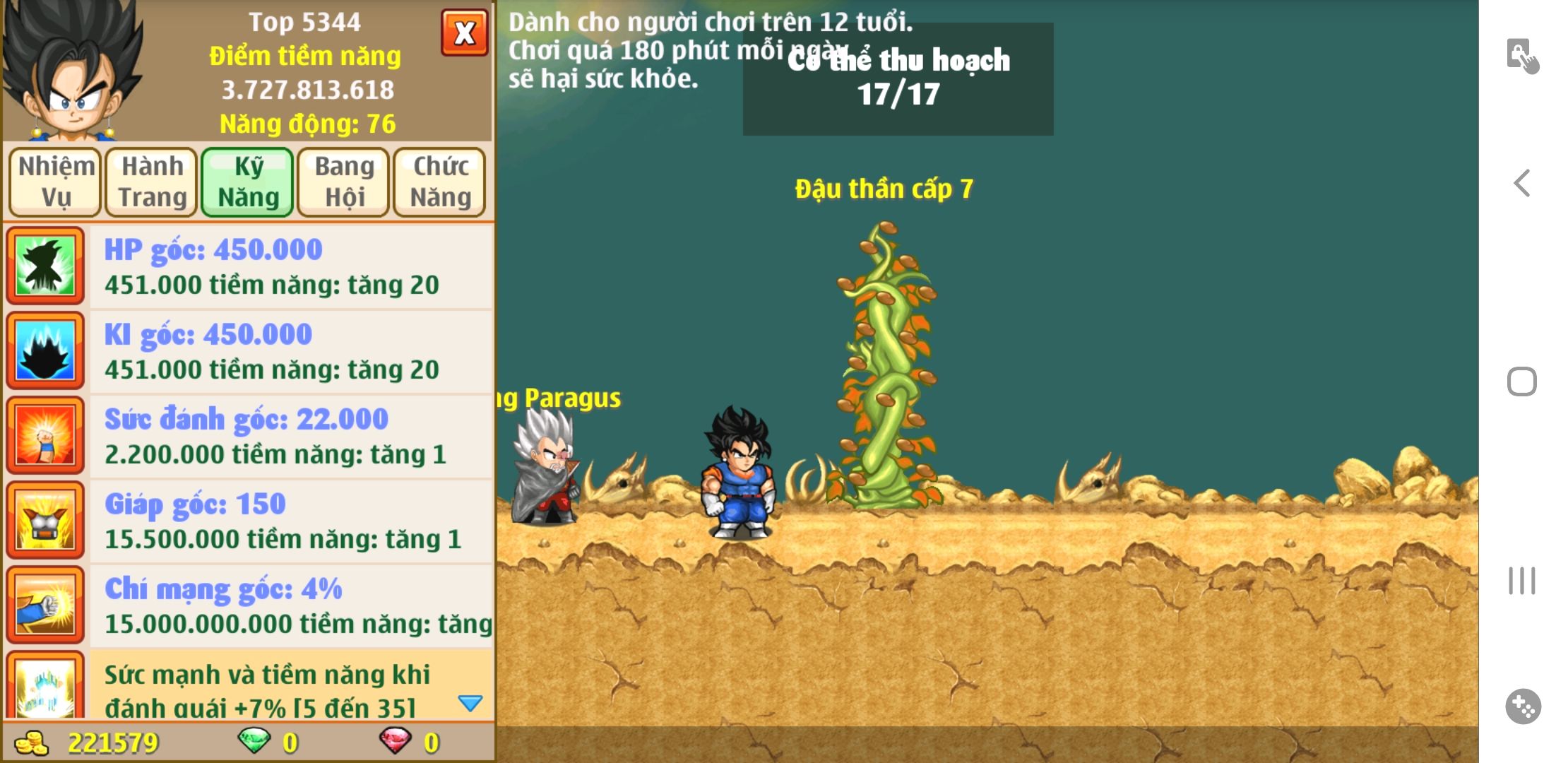Switch to the Nhiệm Vụ tab
Image resolution: width=1568 pixels, height=763 pixels.
56,182
